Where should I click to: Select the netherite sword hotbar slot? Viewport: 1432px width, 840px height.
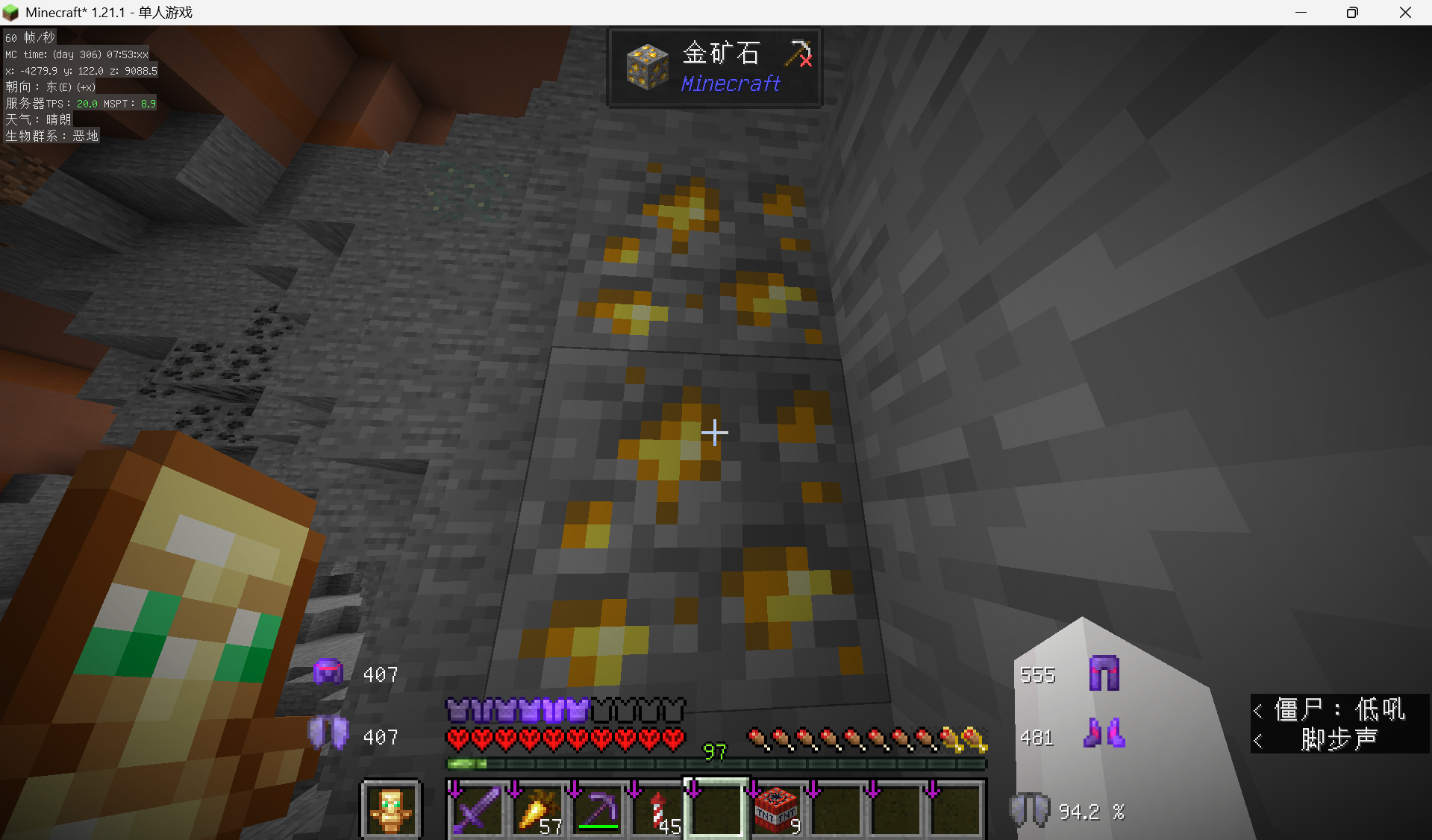476,809
